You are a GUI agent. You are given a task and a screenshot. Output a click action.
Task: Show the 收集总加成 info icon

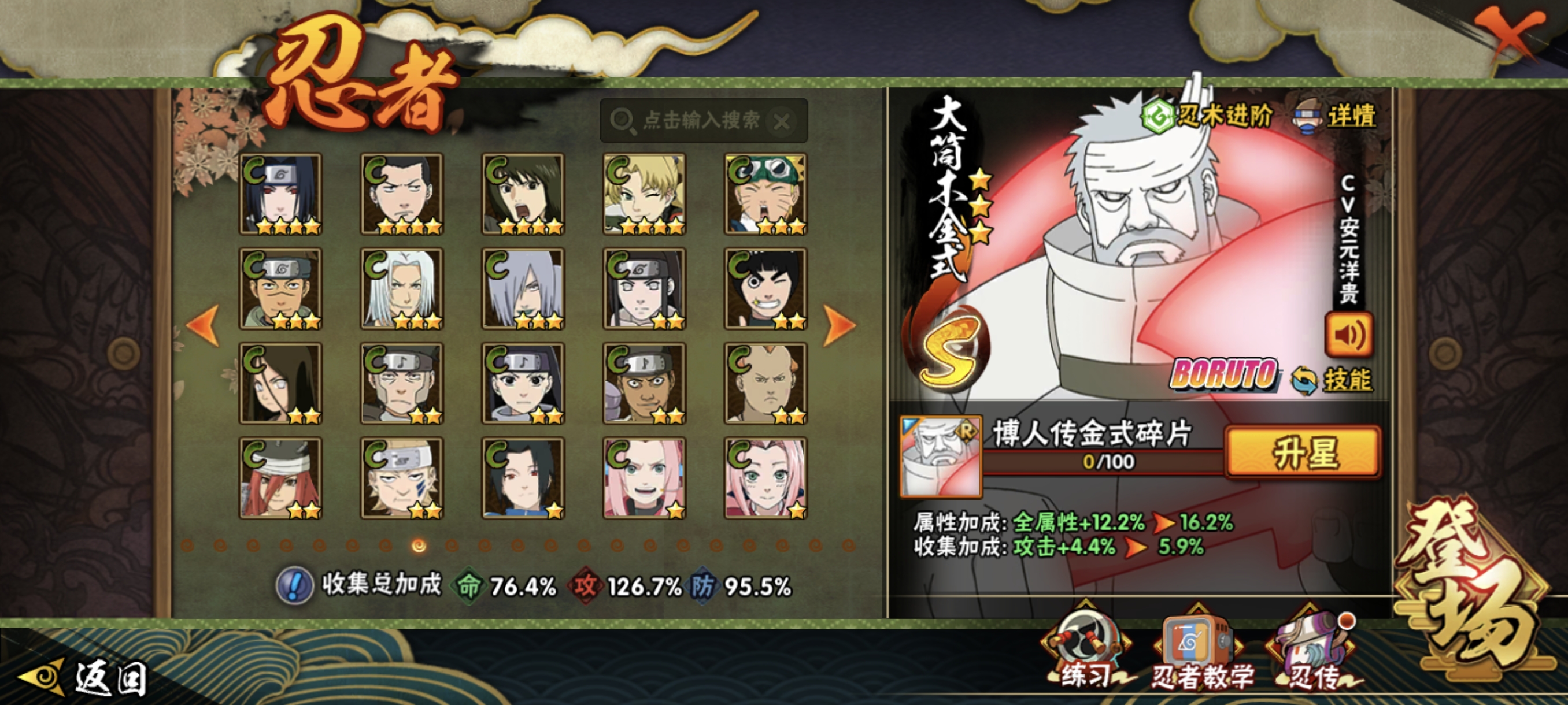(295, 586)
